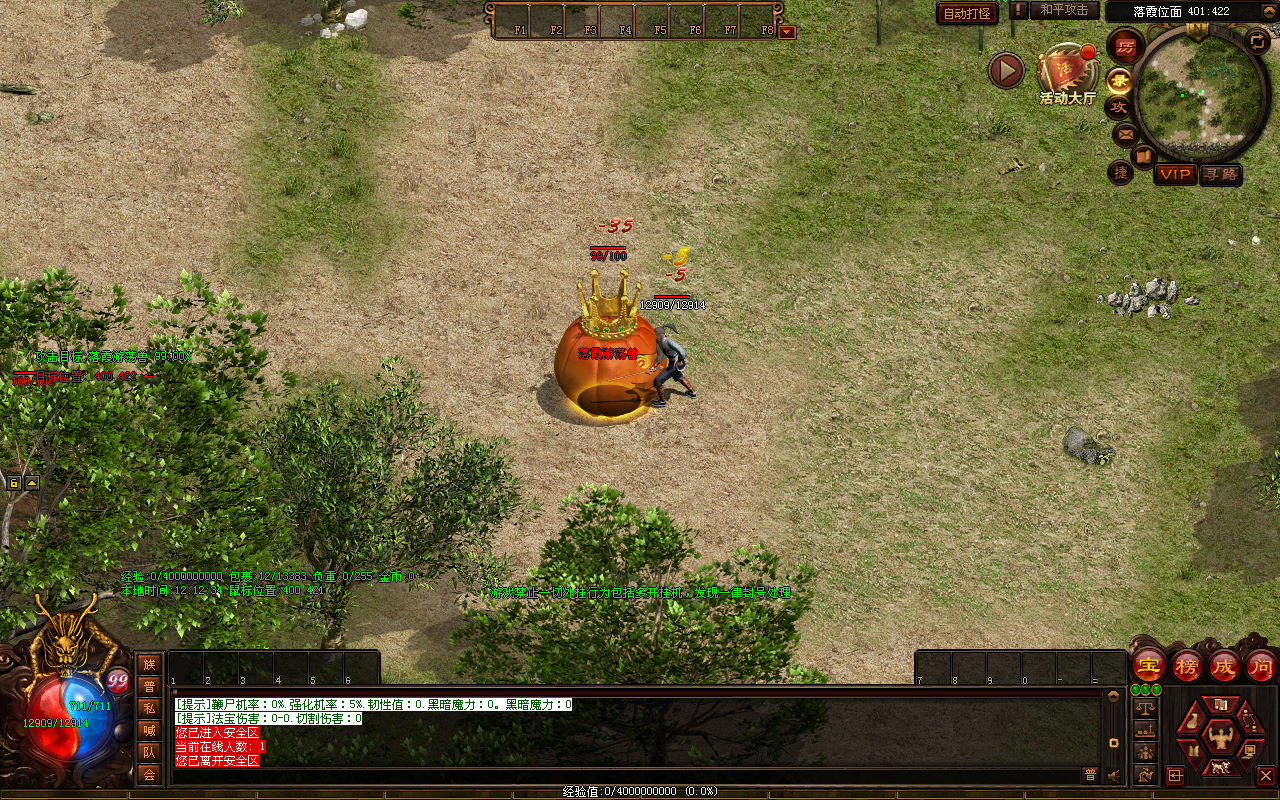Choose the 队 team chat channel
Image resolution: width=1280 pixels, height=800 pixels.
click(x=149, y=752)
